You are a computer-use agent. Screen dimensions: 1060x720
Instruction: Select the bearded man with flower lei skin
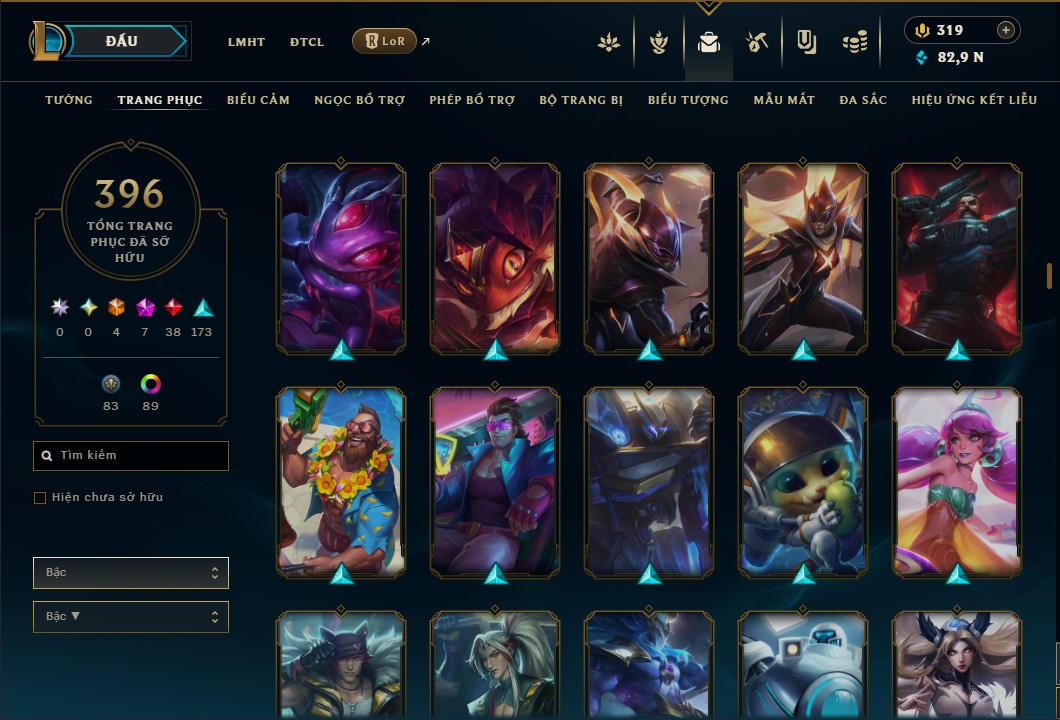(341, 481)
